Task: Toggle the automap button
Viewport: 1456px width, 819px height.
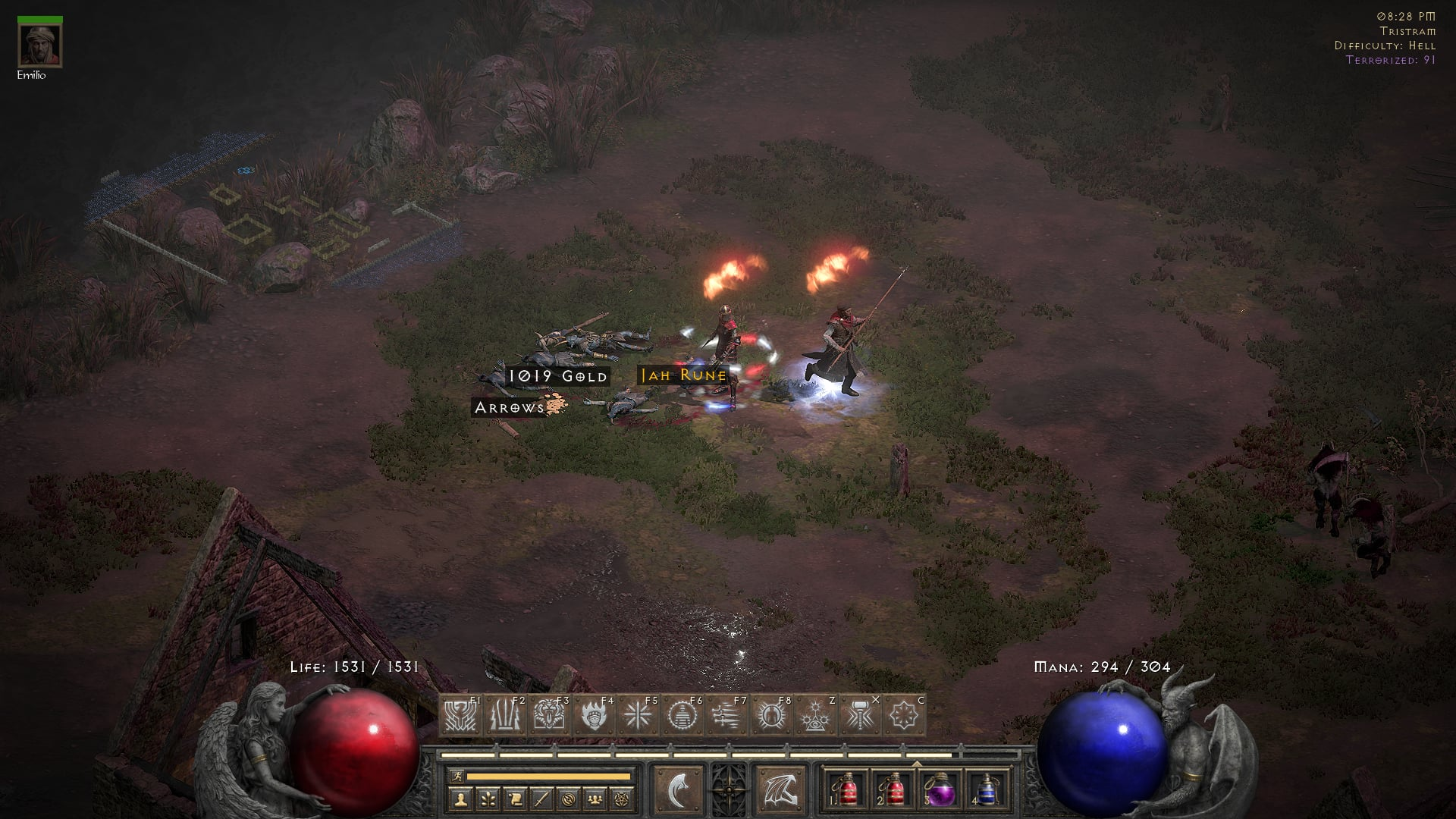Action: (569, 798)
